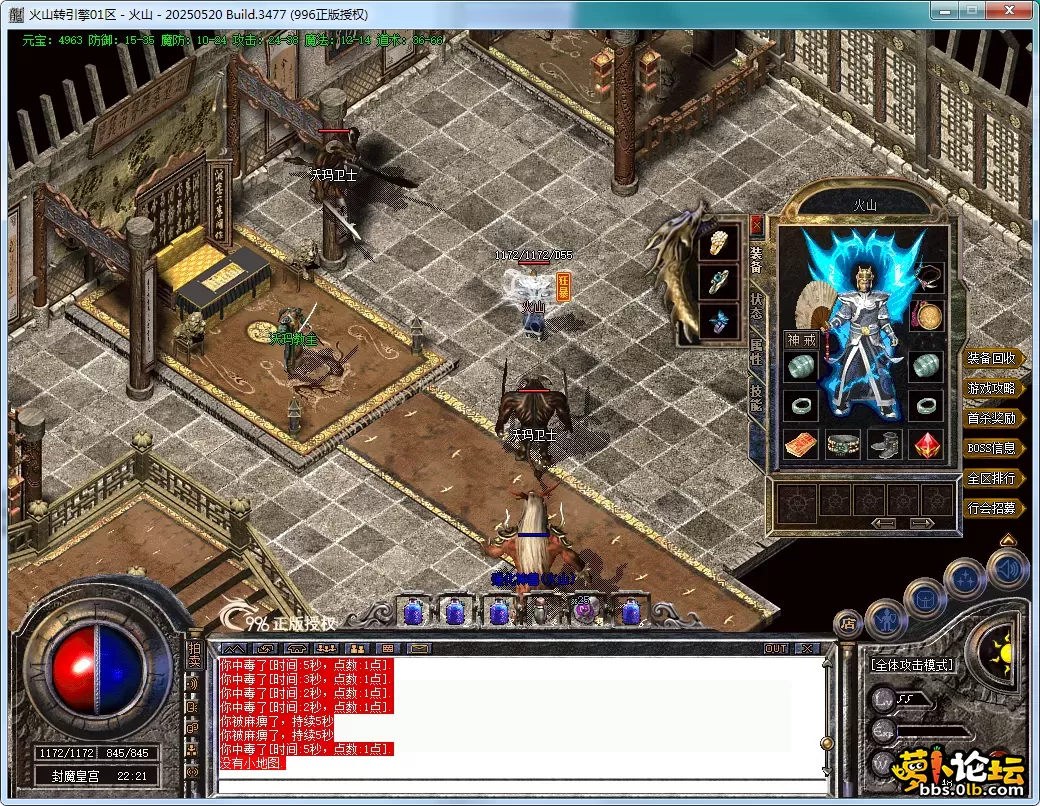This screenshot has width=1040, height=806.
Task: Click the OUT button above the chat
Action: (x=776, y=649)
